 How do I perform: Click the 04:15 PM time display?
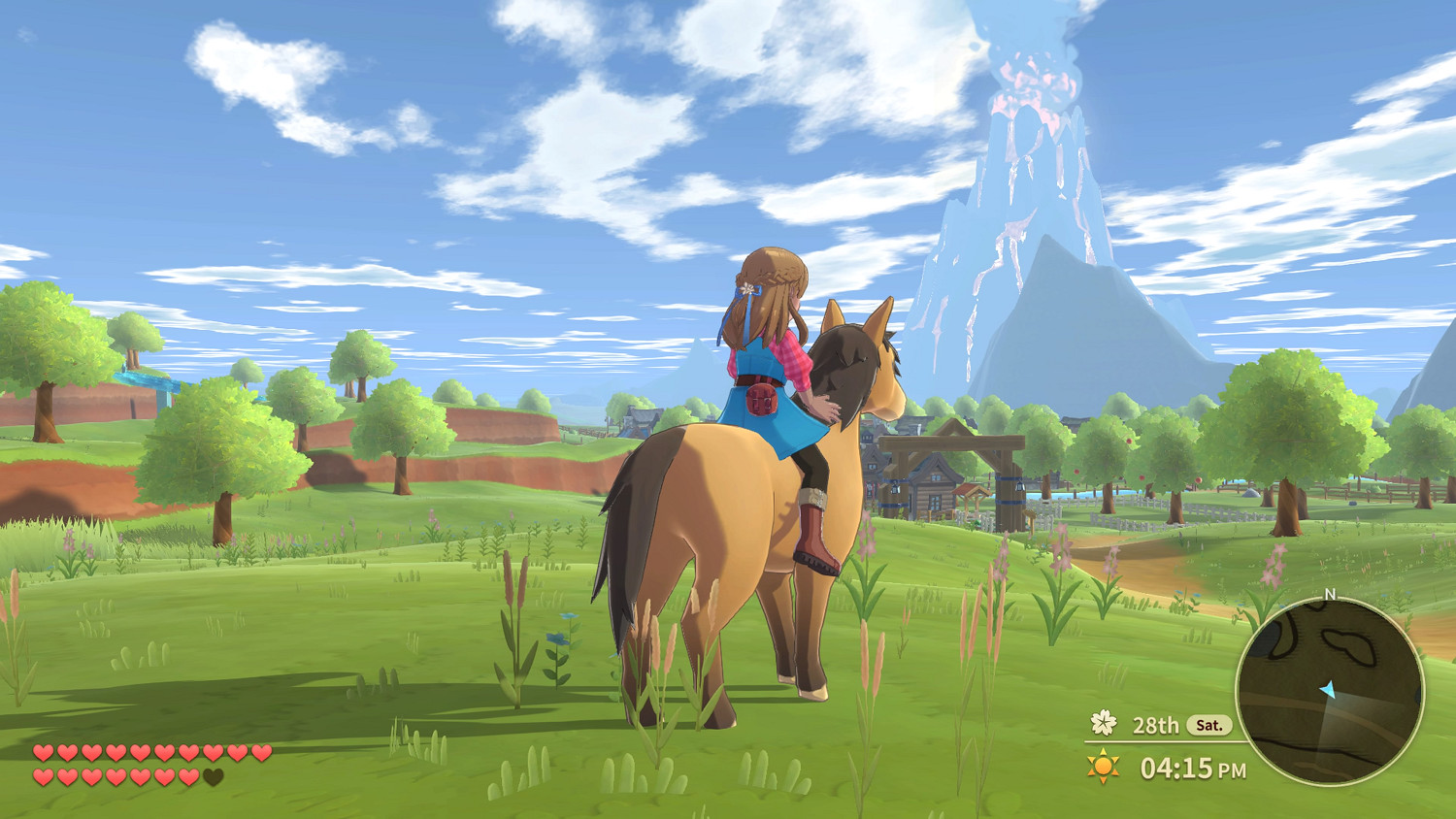1192,768
